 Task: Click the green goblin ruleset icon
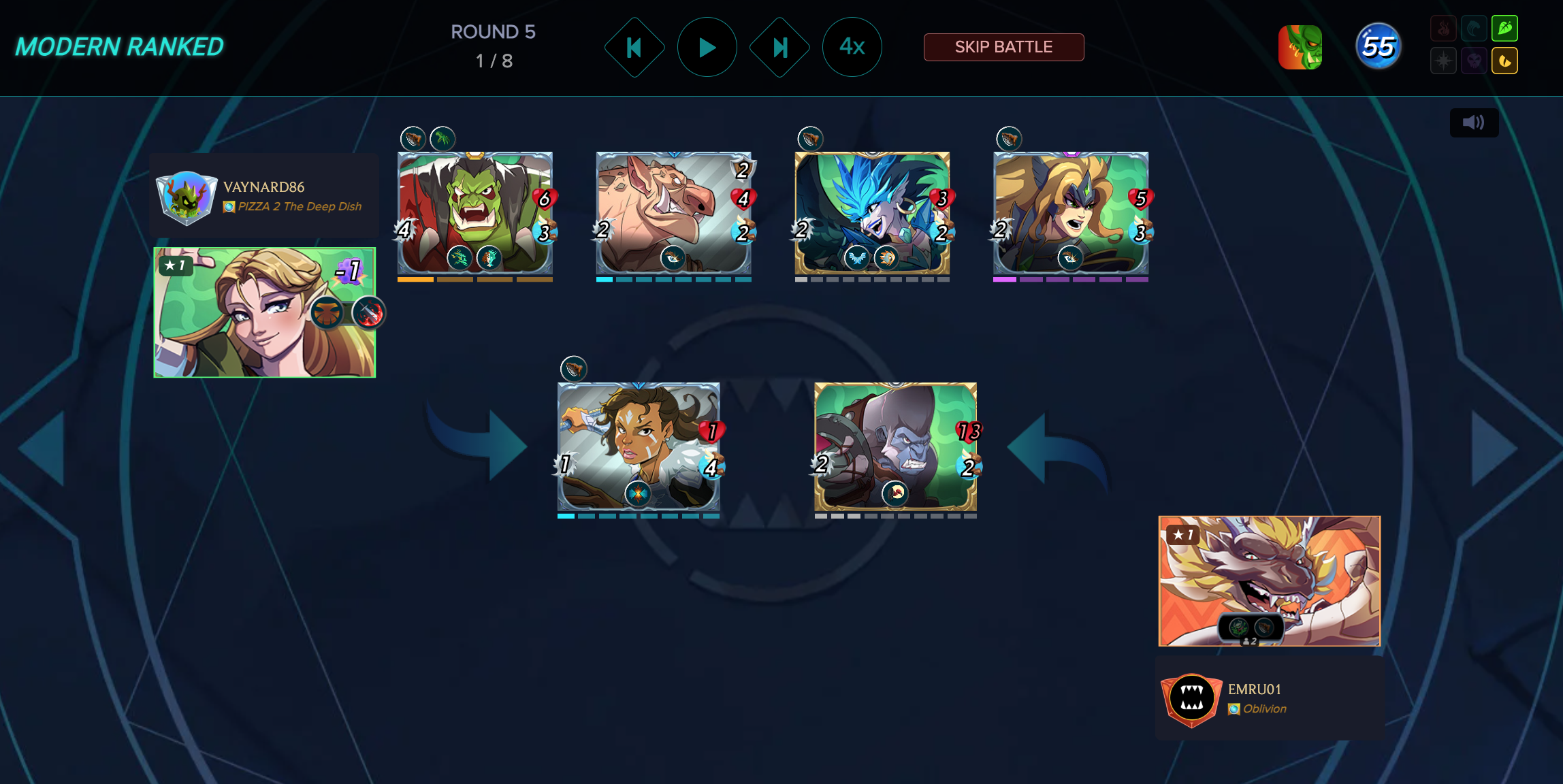(1300, 47)
